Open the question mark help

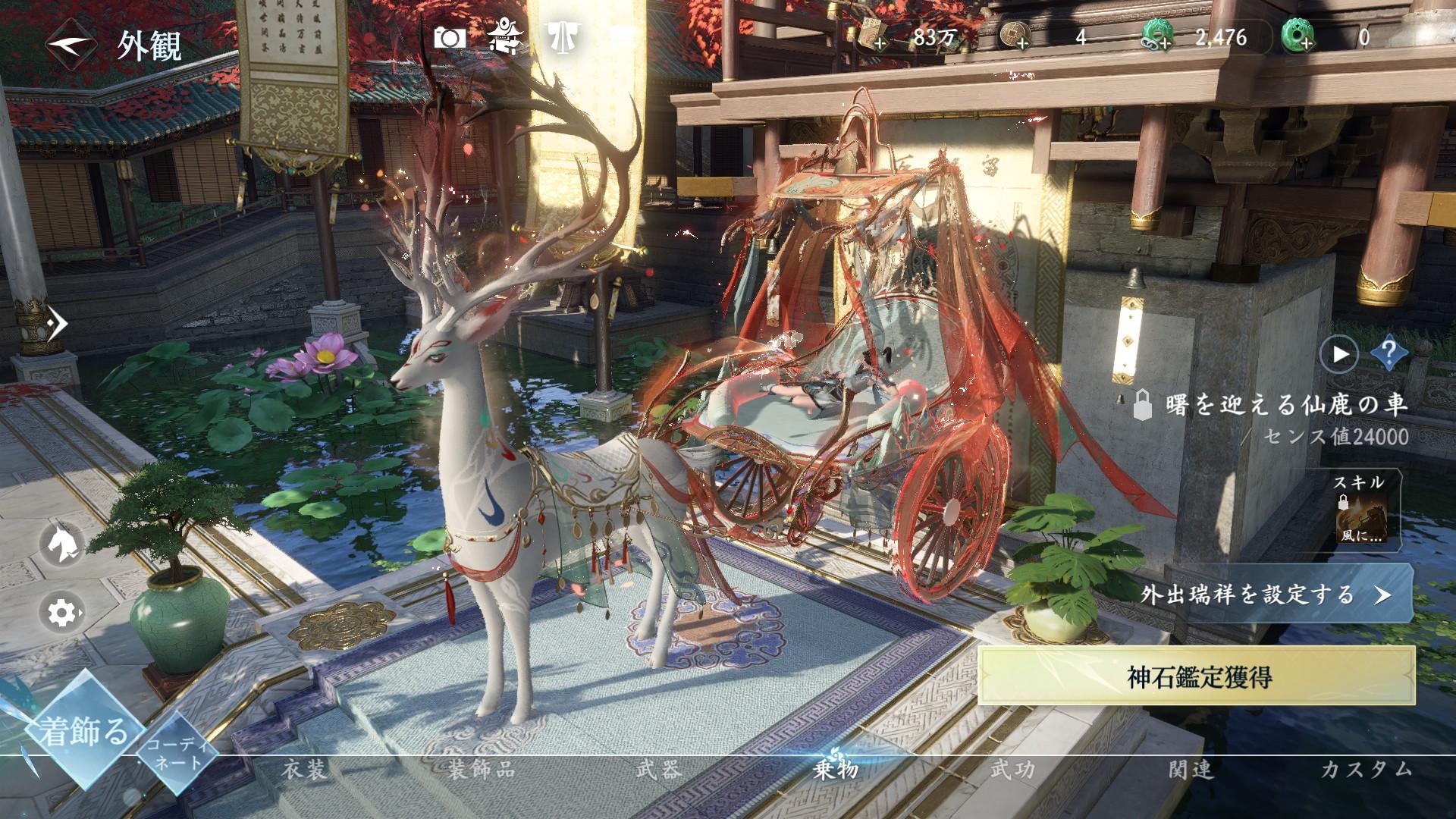point(1389,352)
